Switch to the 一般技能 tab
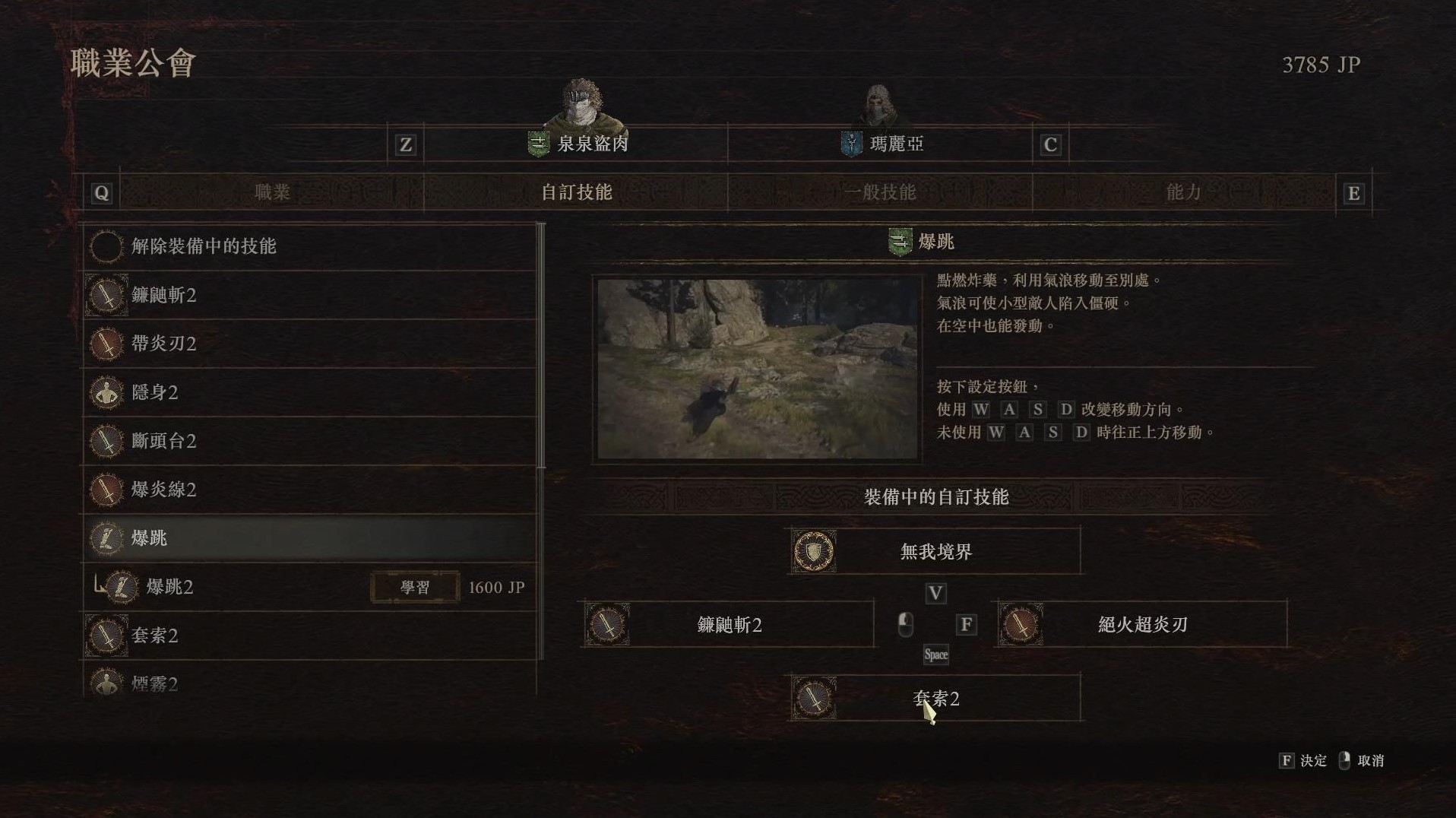The image size is (1456, 818). click(x=882, y=192)
